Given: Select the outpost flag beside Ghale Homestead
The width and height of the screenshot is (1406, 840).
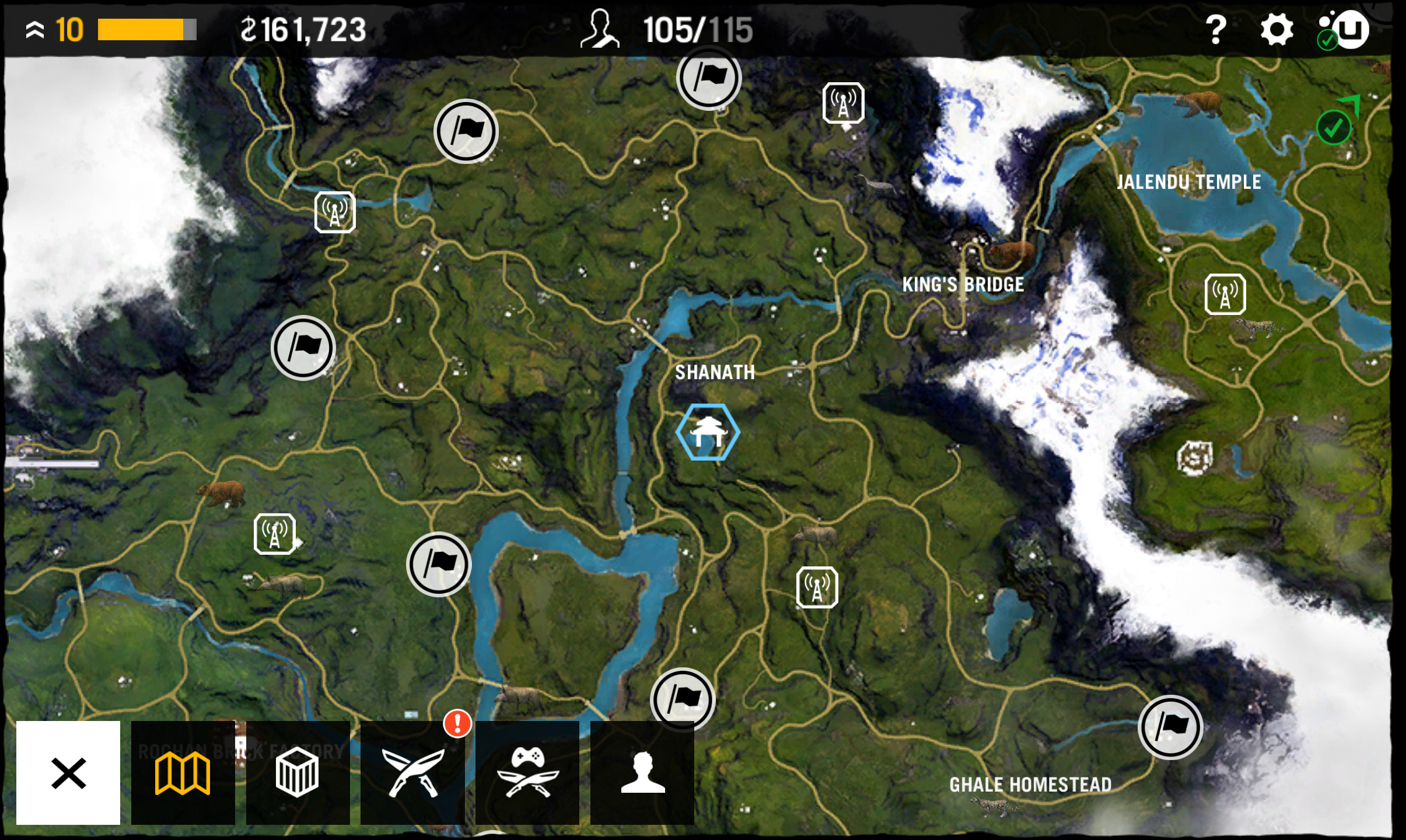Looking at the screenshot, I should click(1170, 727).
